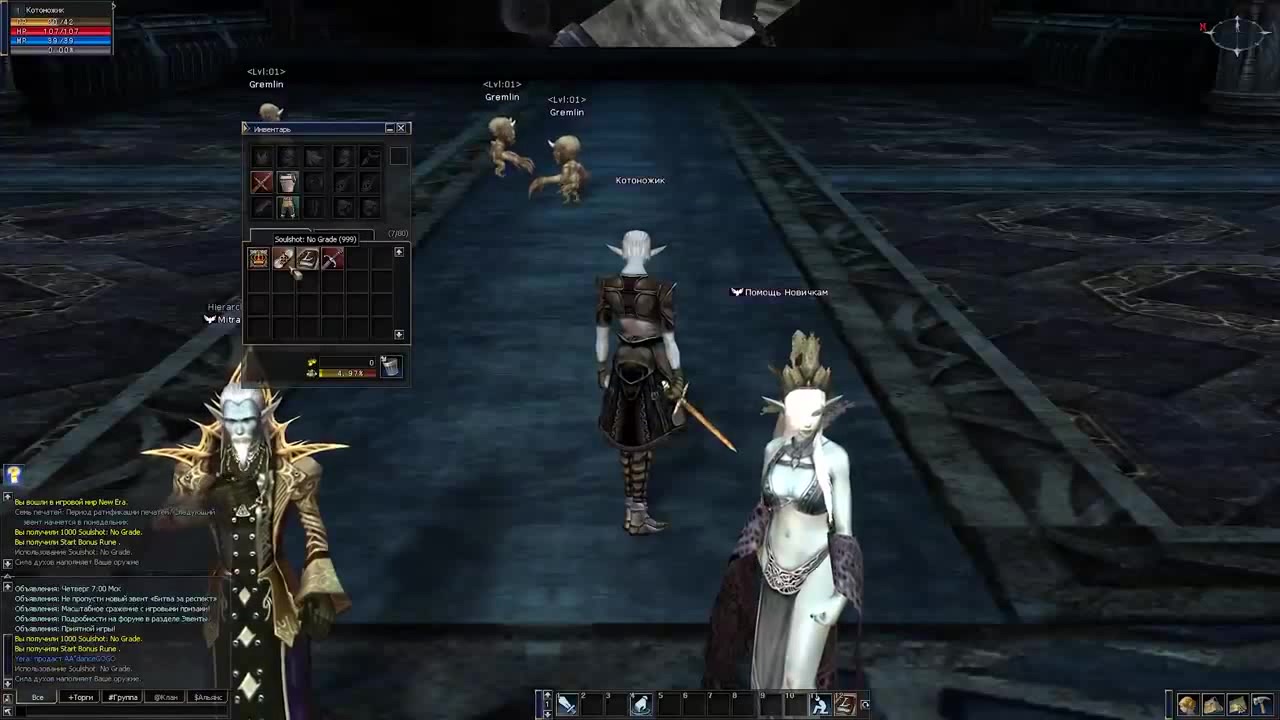Click the equipped chest armor slot

(288, 182)
